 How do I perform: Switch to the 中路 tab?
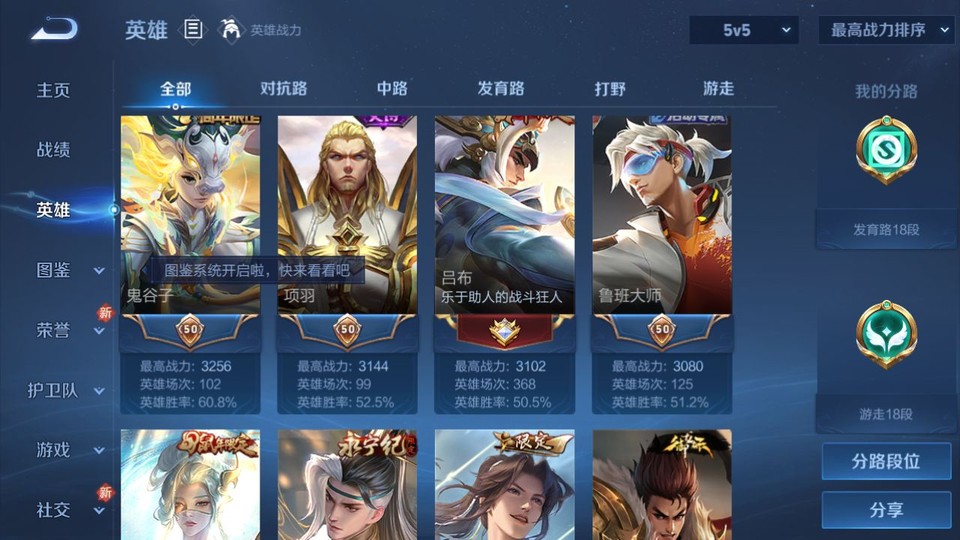coord(392,89)
